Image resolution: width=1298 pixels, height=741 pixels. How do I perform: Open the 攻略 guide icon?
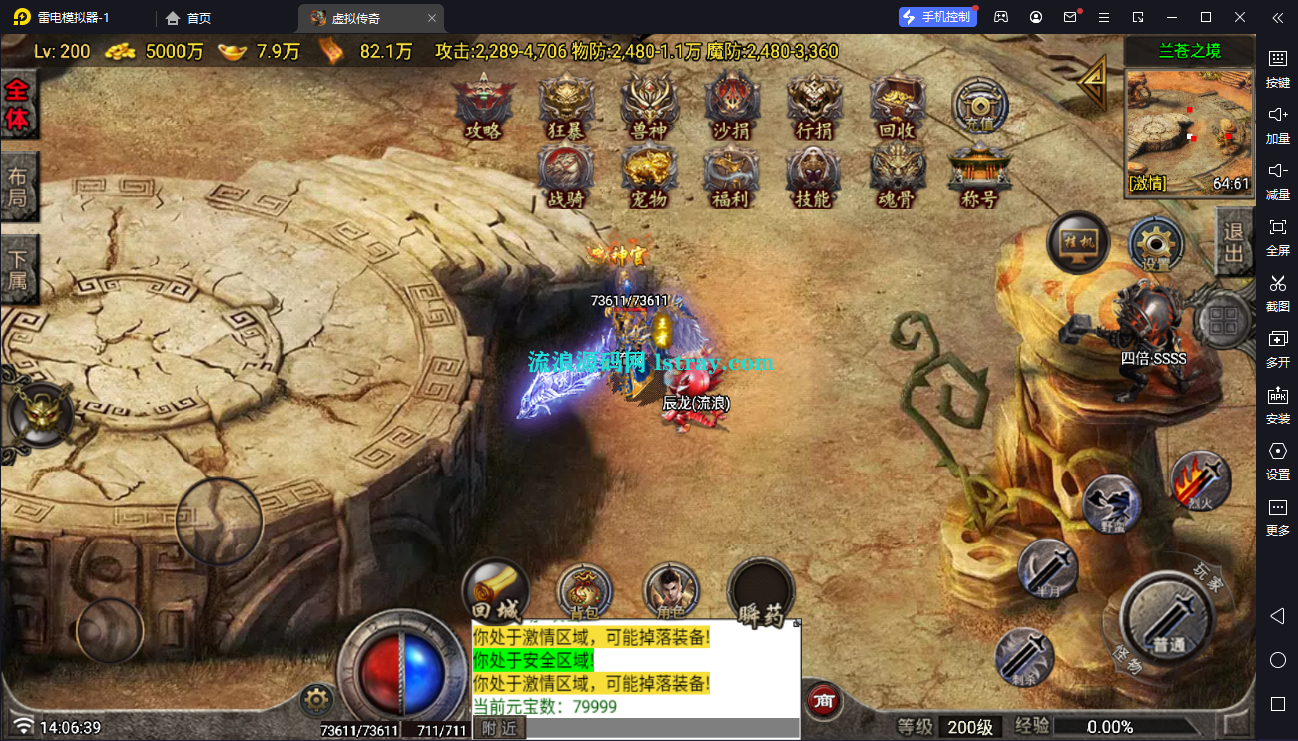coord(484,105)
